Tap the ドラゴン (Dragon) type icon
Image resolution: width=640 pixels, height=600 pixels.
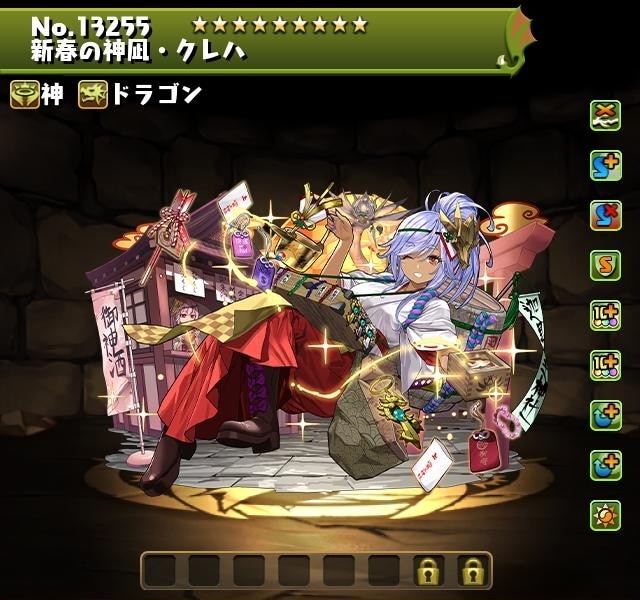click(95, 95)
